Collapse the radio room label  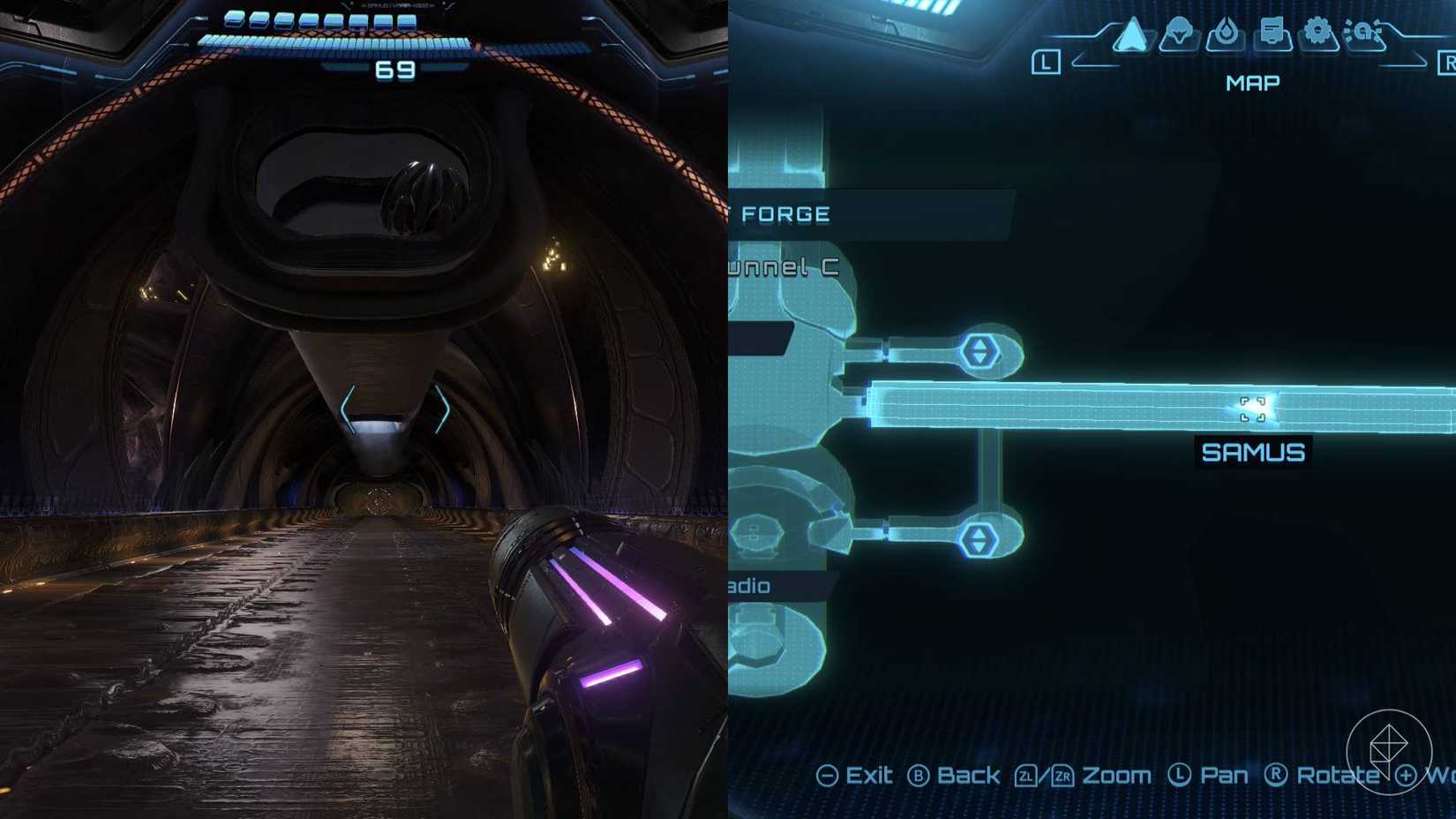[x=747, y=585]
